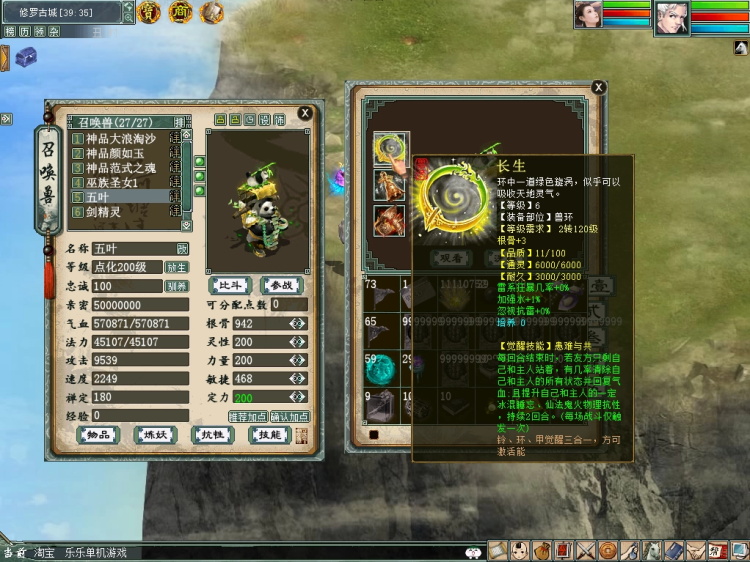Viewport: 750px width, 562px height.
Task: Show the pet 抗性 section
Action: click(x=214, y=434)
